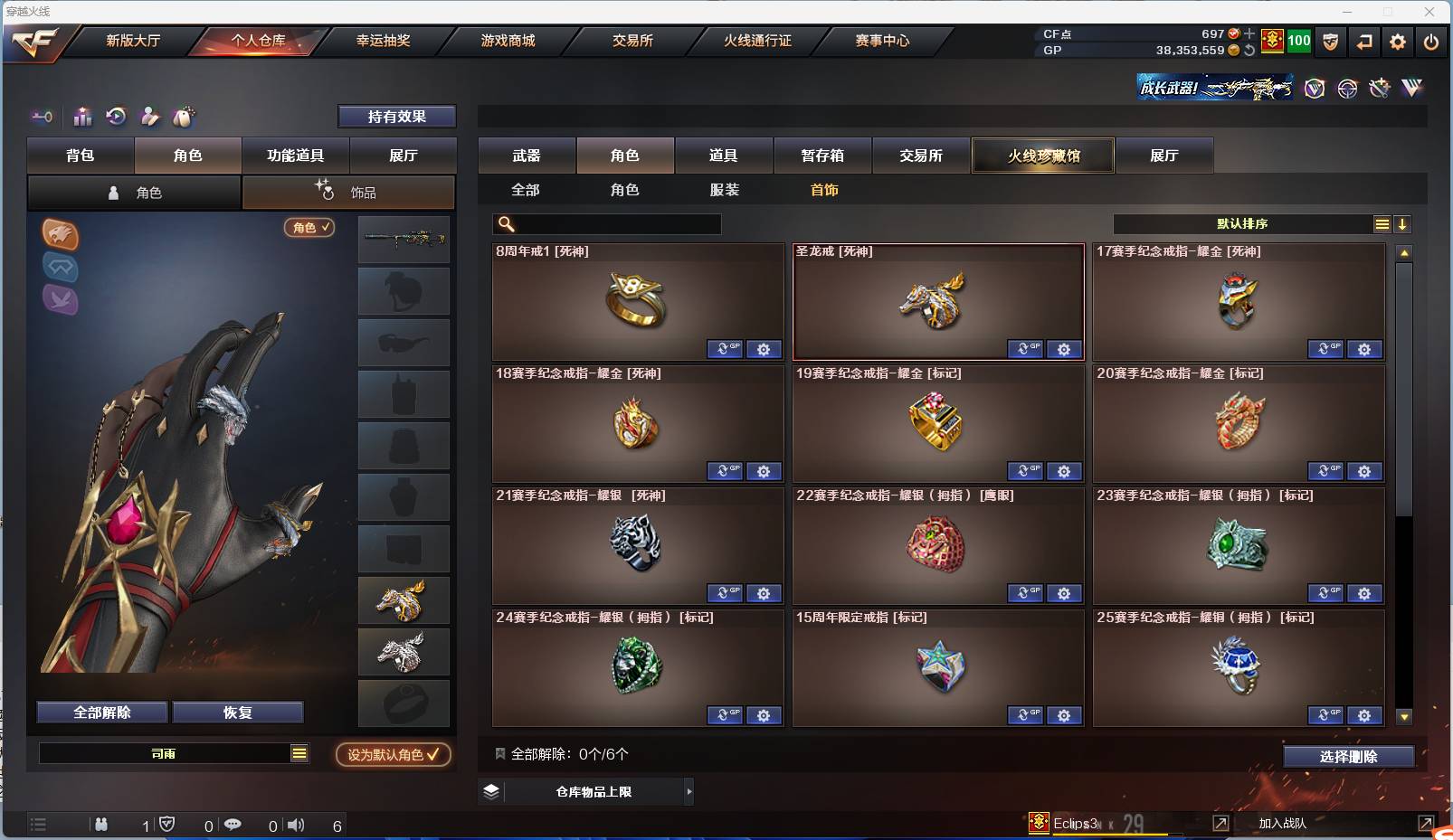Open the rank statistics icon
The height and width of the screenshot is (840, 1453).
coord(82,117)
